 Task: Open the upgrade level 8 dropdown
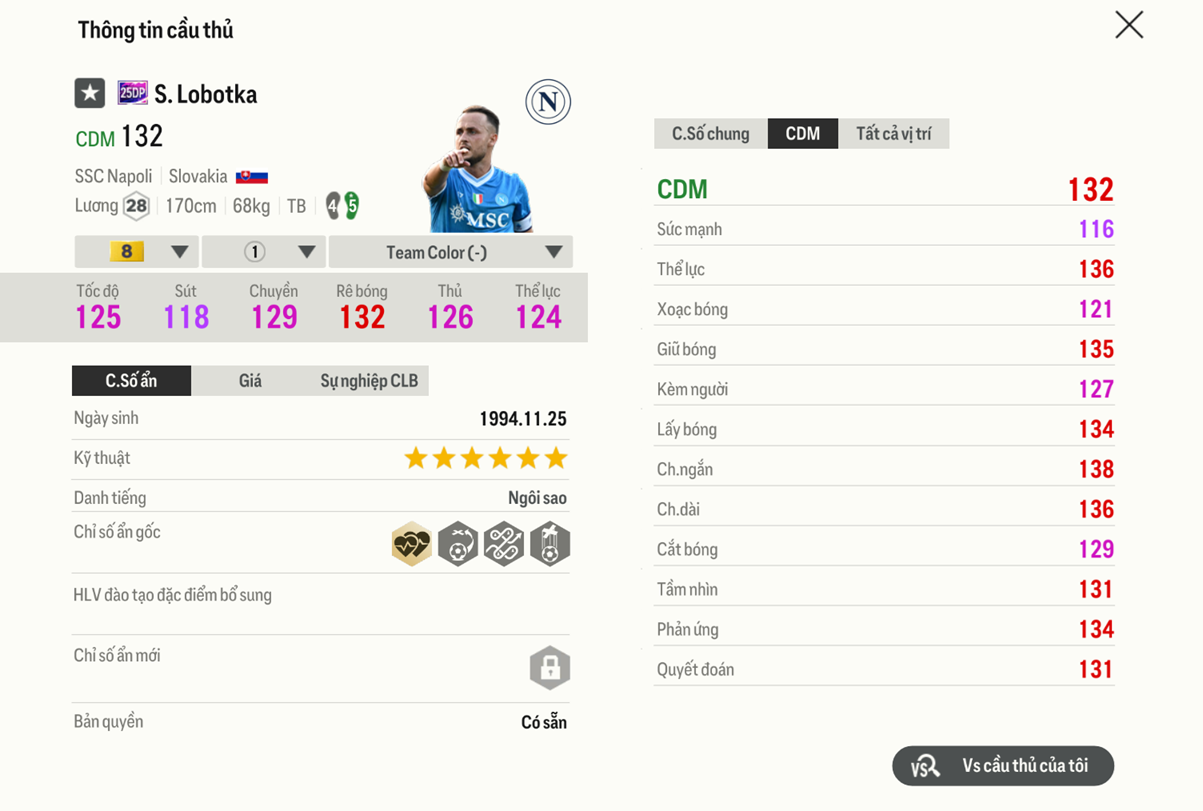[x=137, y=252]
